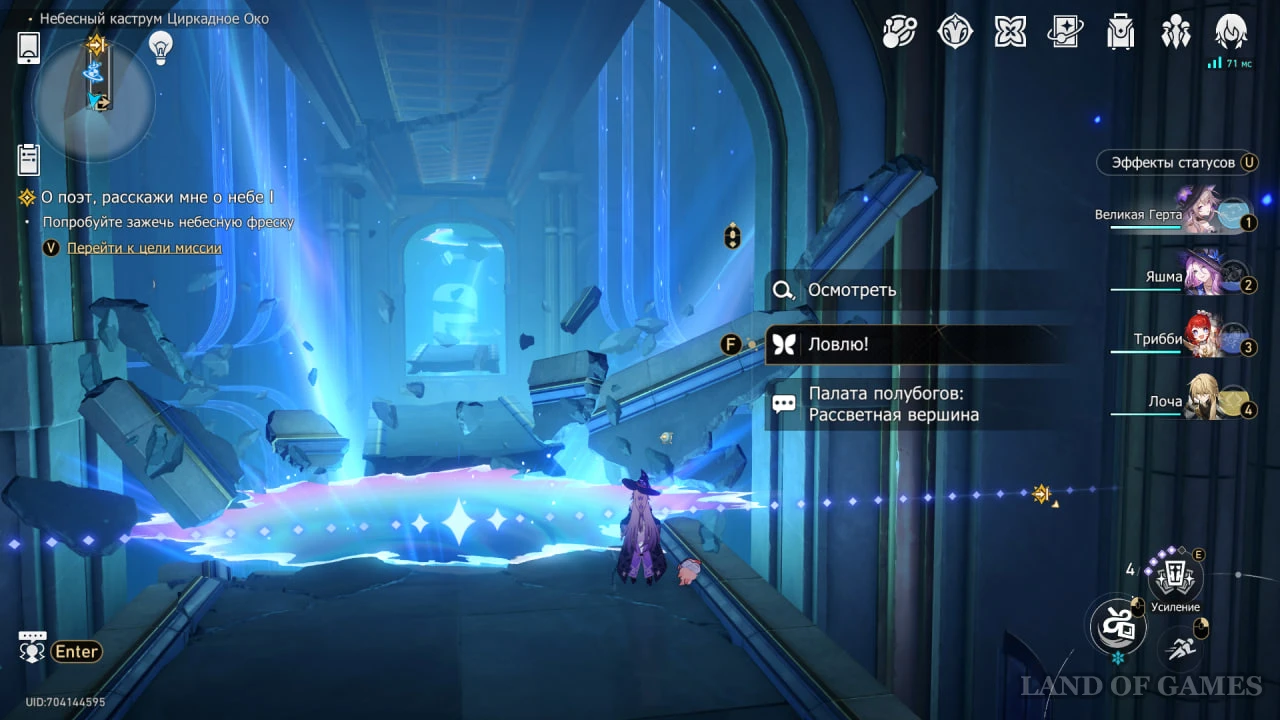Screen dimensions: 1280x720
Task: Follow the Перейти к цели миссии link
Action: point(144,248)
